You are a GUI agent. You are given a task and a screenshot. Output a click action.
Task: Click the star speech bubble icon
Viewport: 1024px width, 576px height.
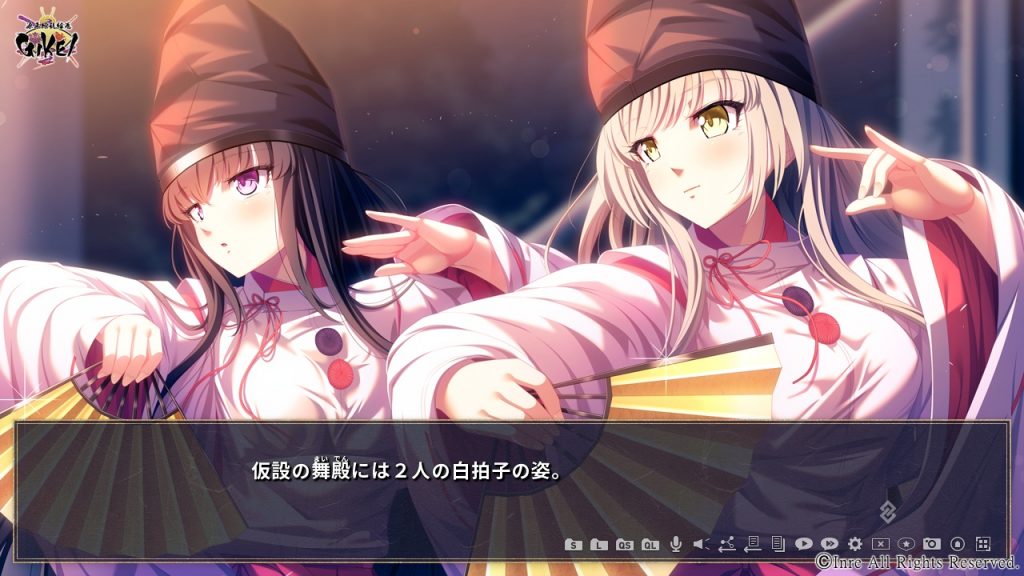click(x=906, y=543)
